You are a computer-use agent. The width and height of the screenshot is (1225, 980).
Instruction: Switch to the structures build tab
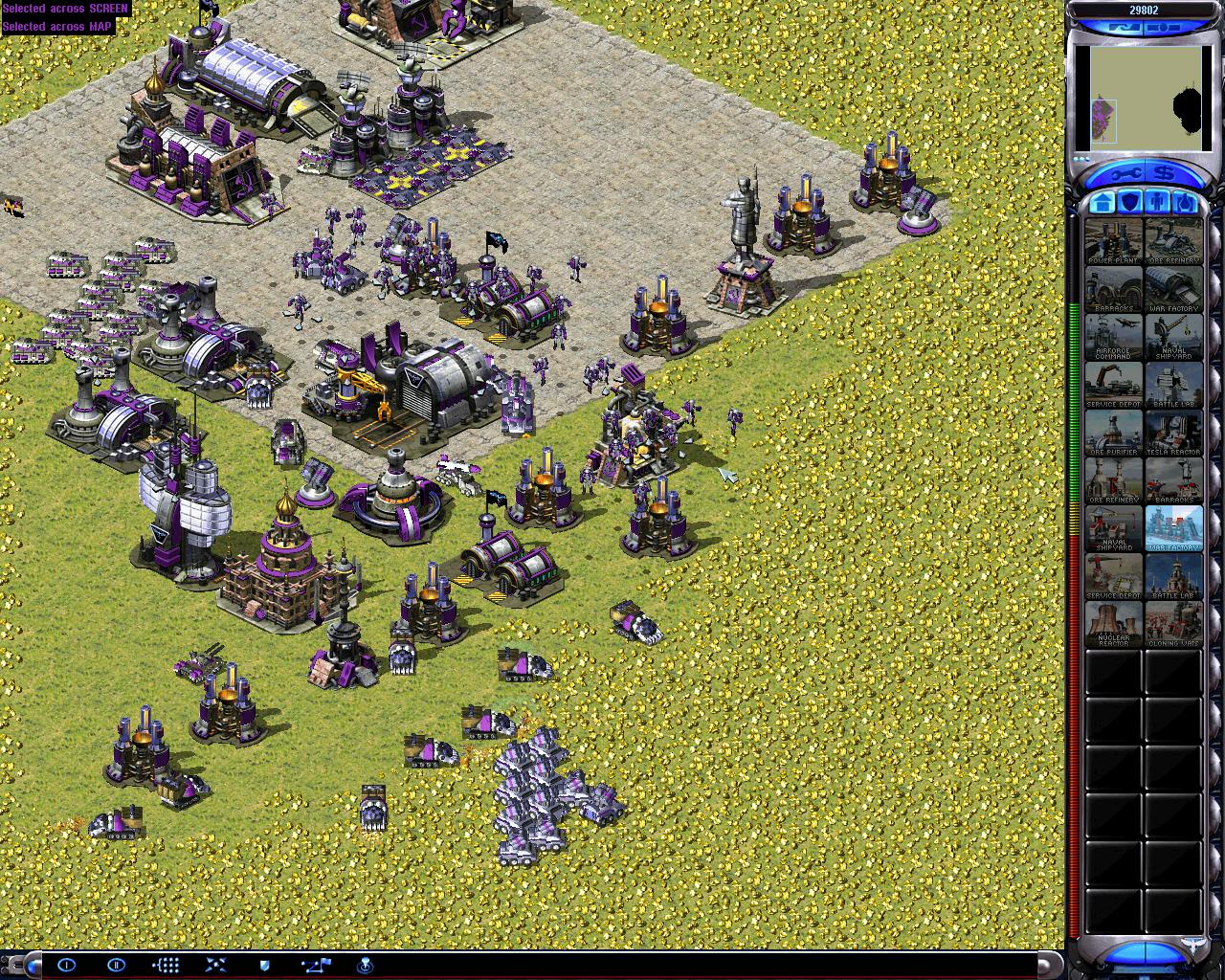coord(1102,203)
